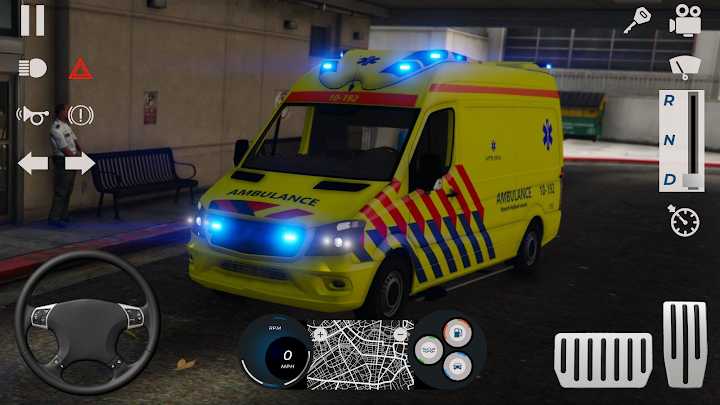Zoom out the minimap with minus button
This screenshot has width=720, height=405.
[399, 334]
